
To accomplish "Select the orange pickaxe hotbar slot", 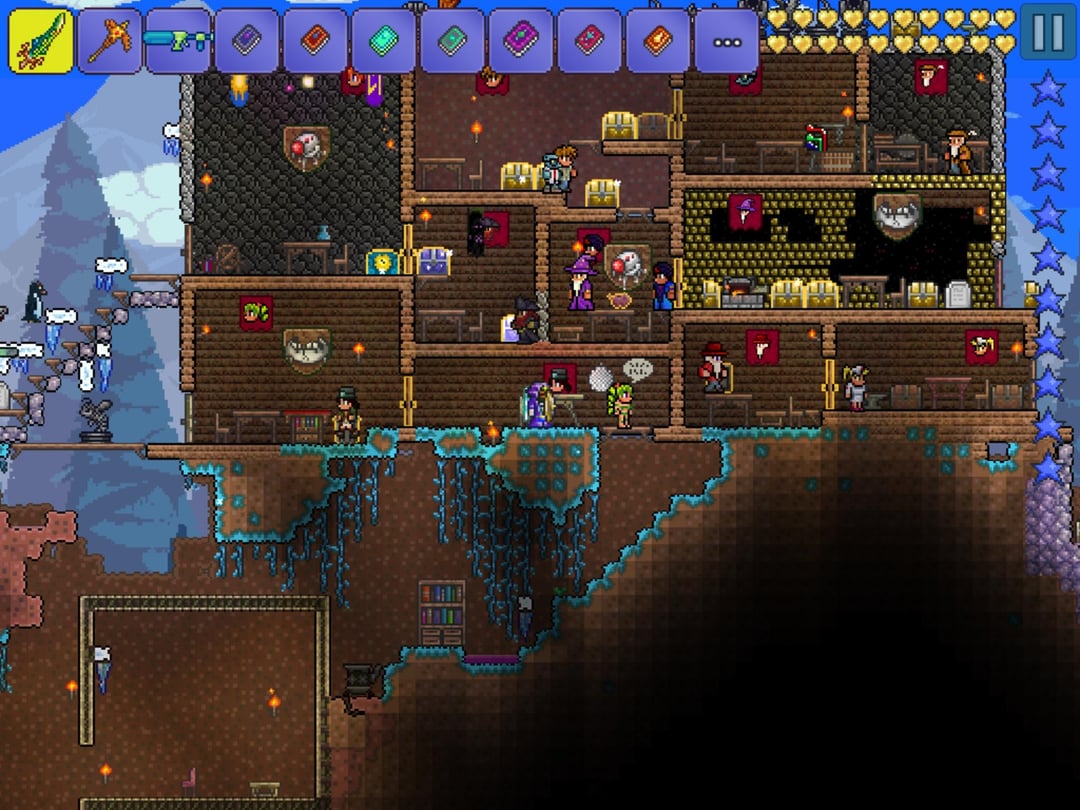I will (x=109, y=41).
